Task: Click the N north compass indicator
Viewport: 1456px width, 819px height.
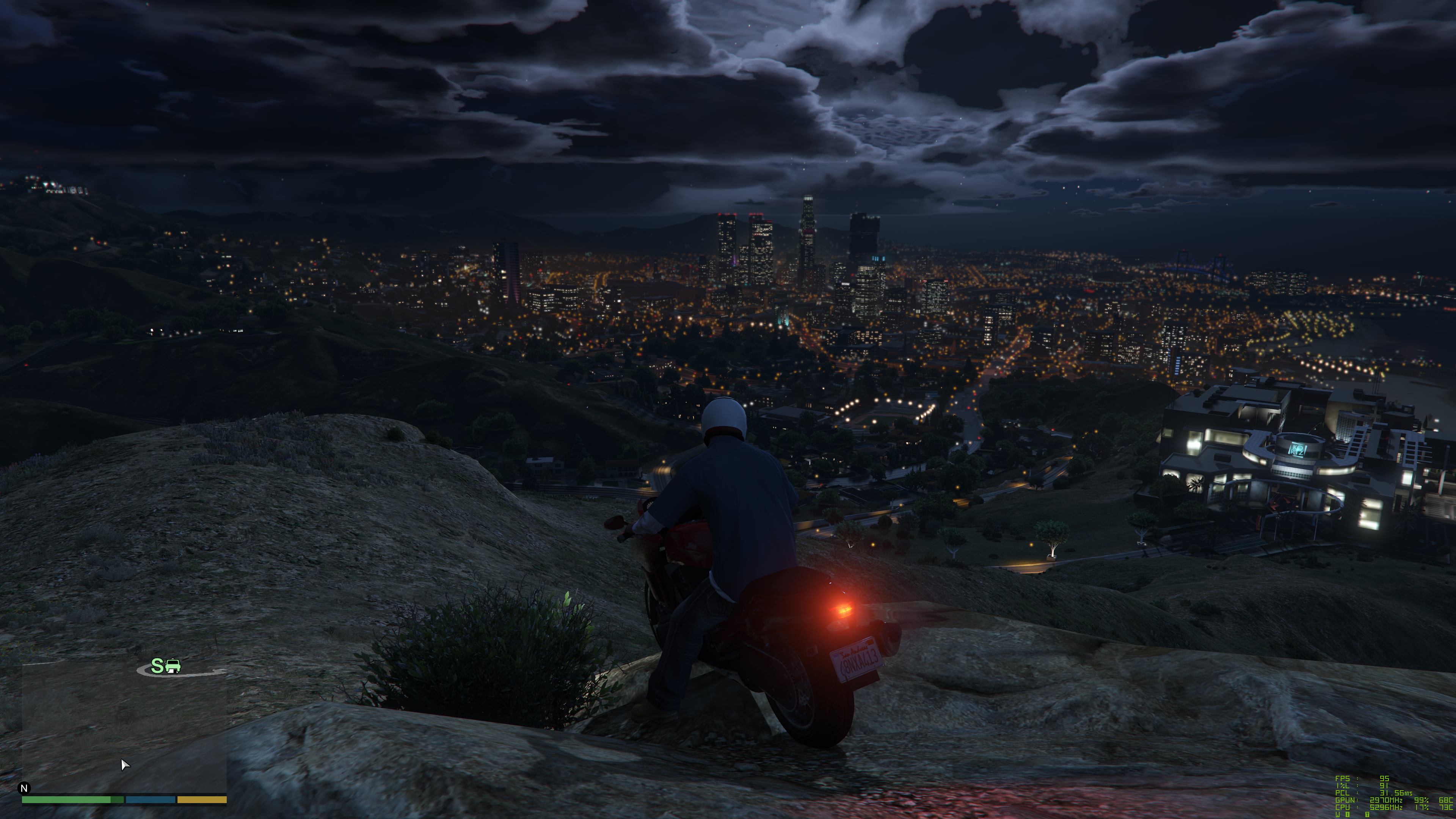Action: [24, 788]
